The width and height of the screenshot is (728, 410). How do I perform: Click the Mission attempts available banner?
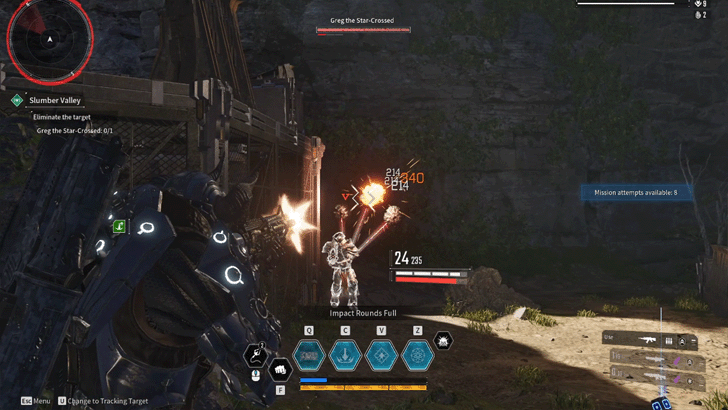click(636, 192)
